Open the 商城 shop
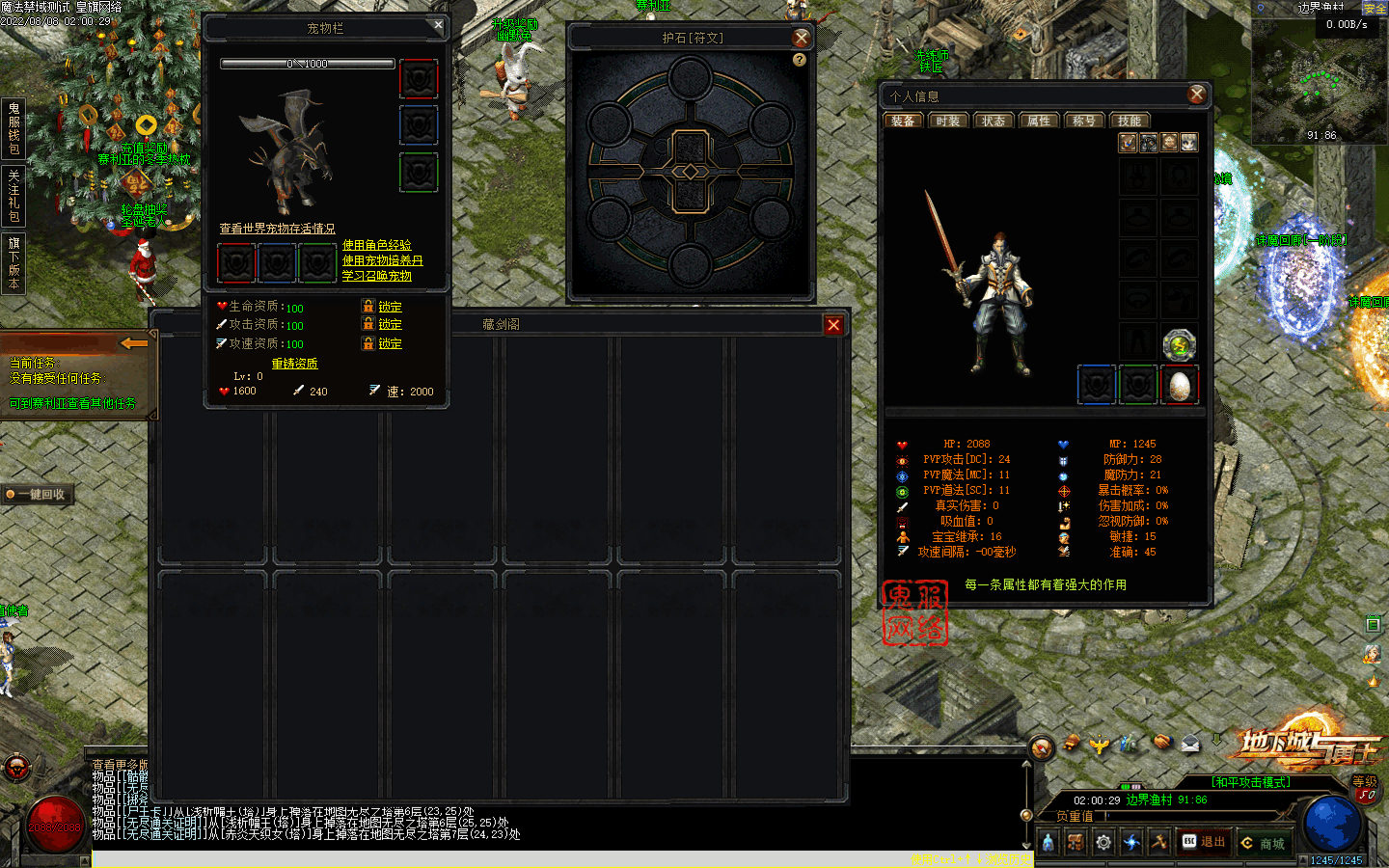 point(1264,843)
